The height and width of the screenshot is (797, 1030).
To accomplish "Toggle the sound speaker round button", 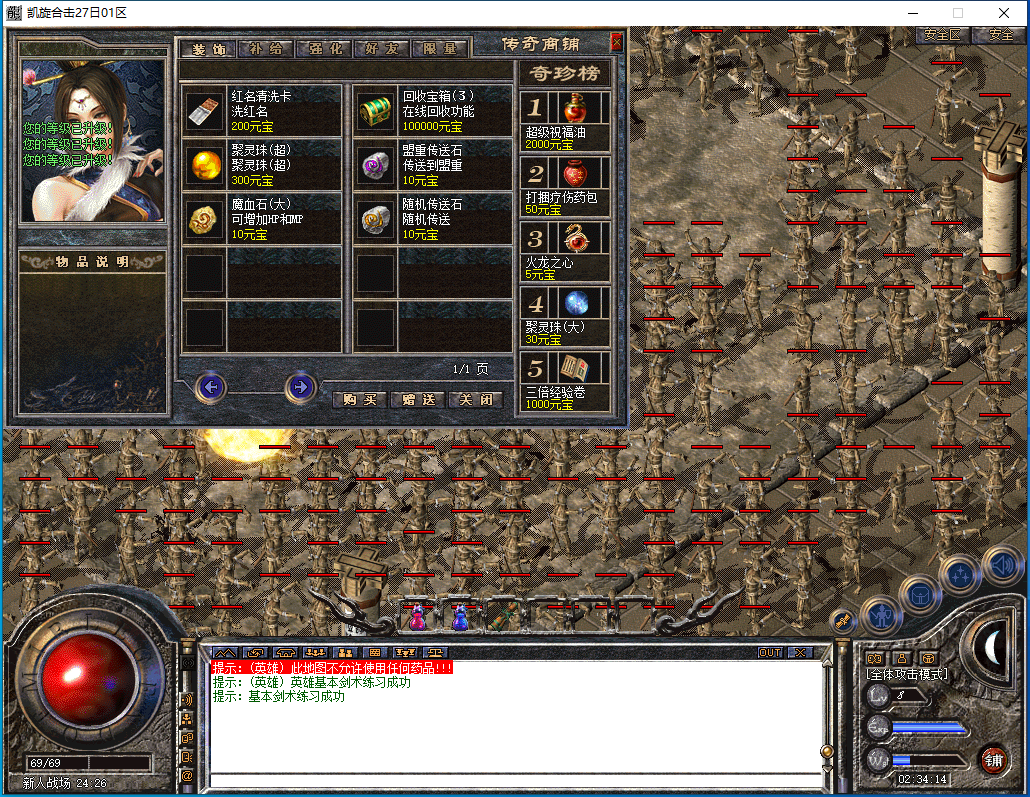I will point(1001,565).
